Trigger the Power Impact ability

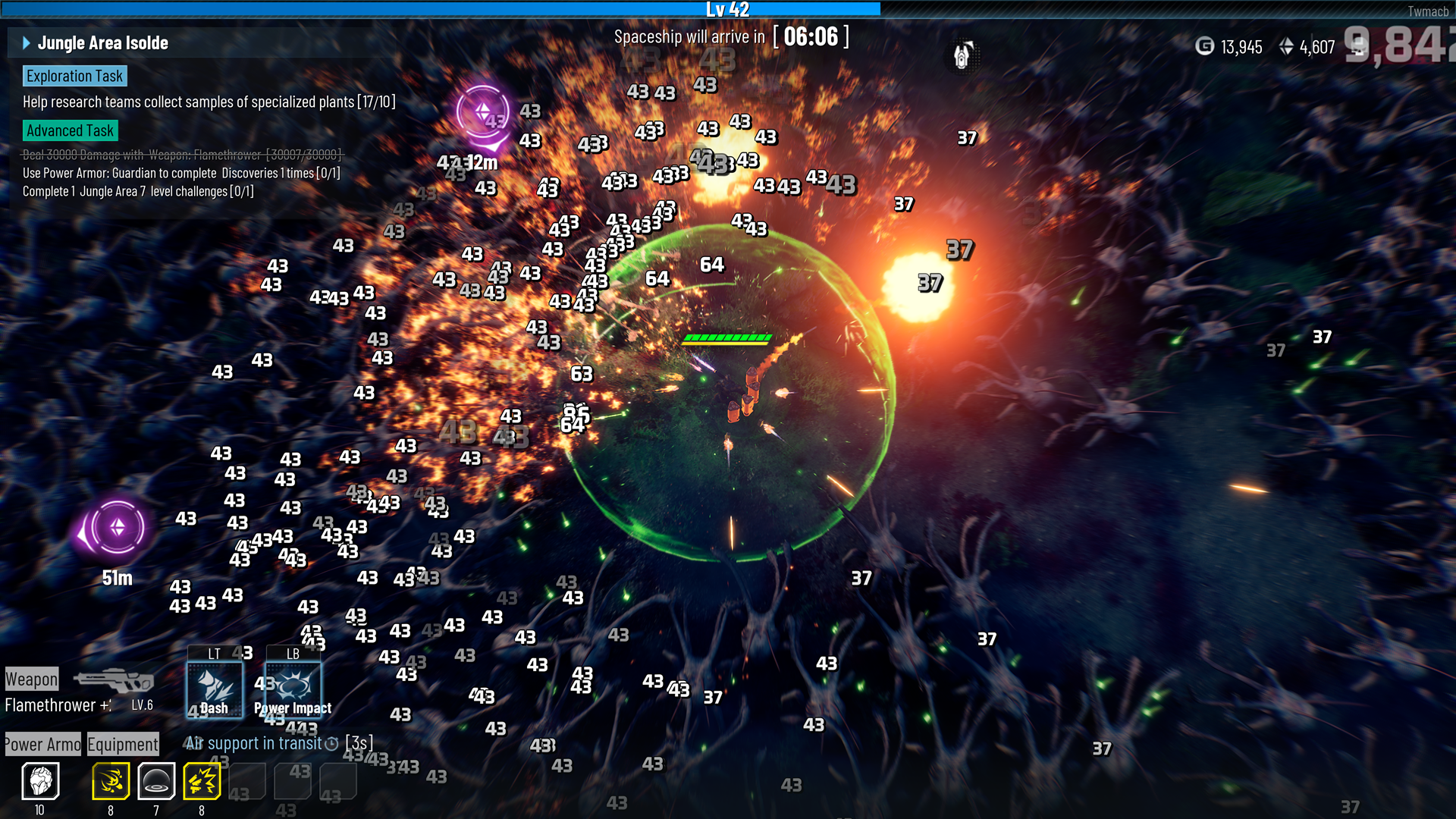click(293, 689)
